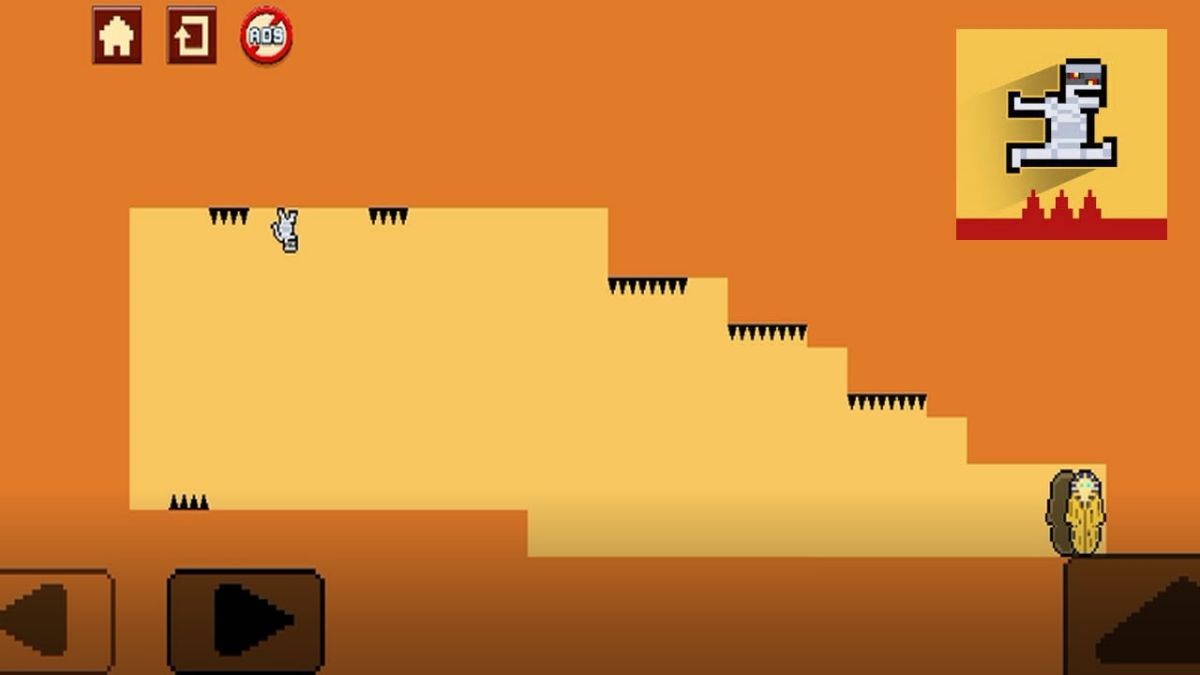Jump using the up arrow button
This screenshot has height=675, width=1200.
click(1136, 617)
